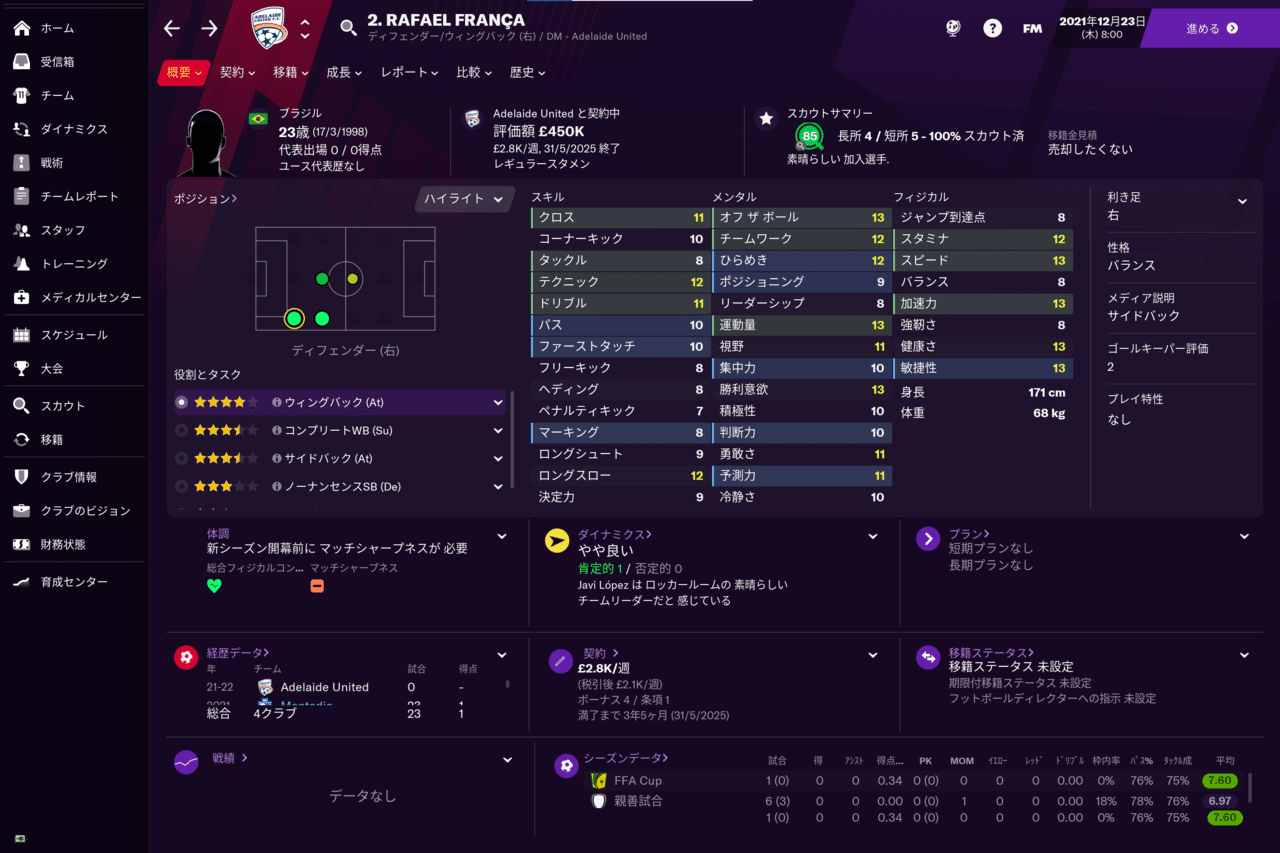Click the 進める continue button
This screenshot has height=853, width=1280.
pyautogui.click(x=1213, y=28)
